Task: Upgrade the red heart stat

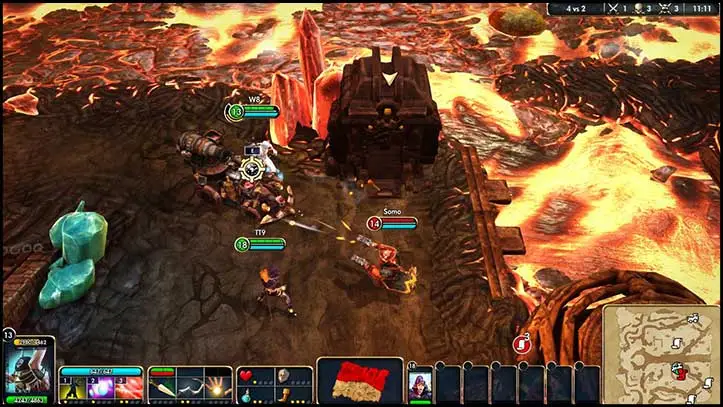Action: [x=246, y=374]
